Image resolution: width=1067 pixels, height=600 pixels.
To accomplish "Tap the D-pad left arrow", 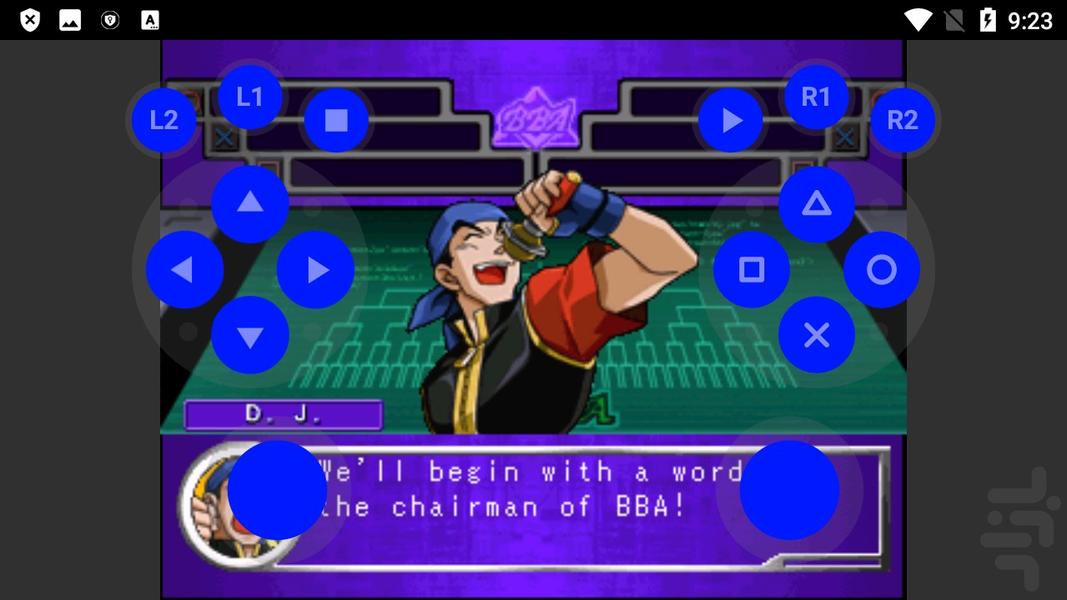I will coord(184,270).
